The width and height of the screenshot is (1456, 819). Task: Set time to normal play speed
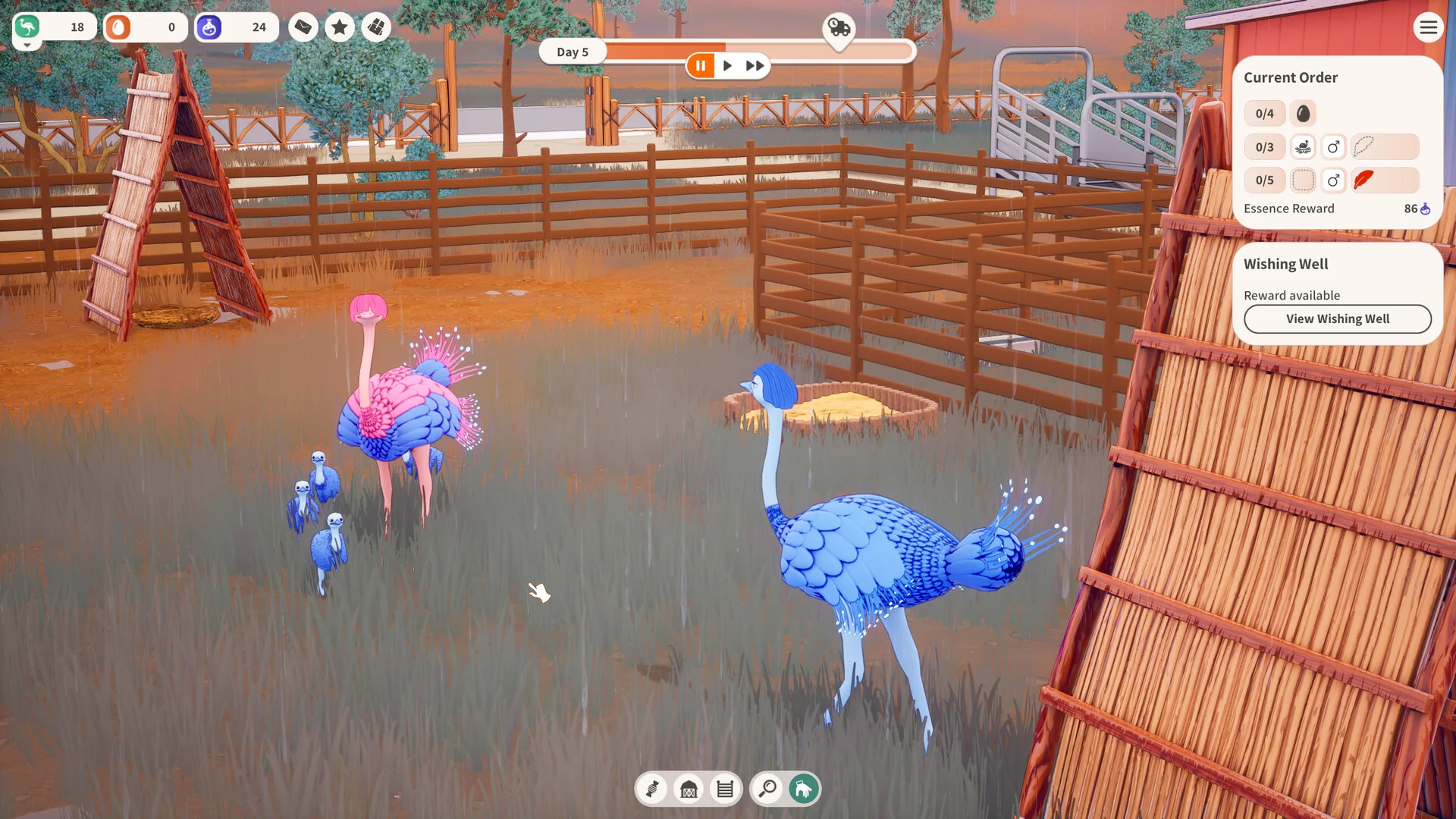pyautogui.click(x=727, y=66)
